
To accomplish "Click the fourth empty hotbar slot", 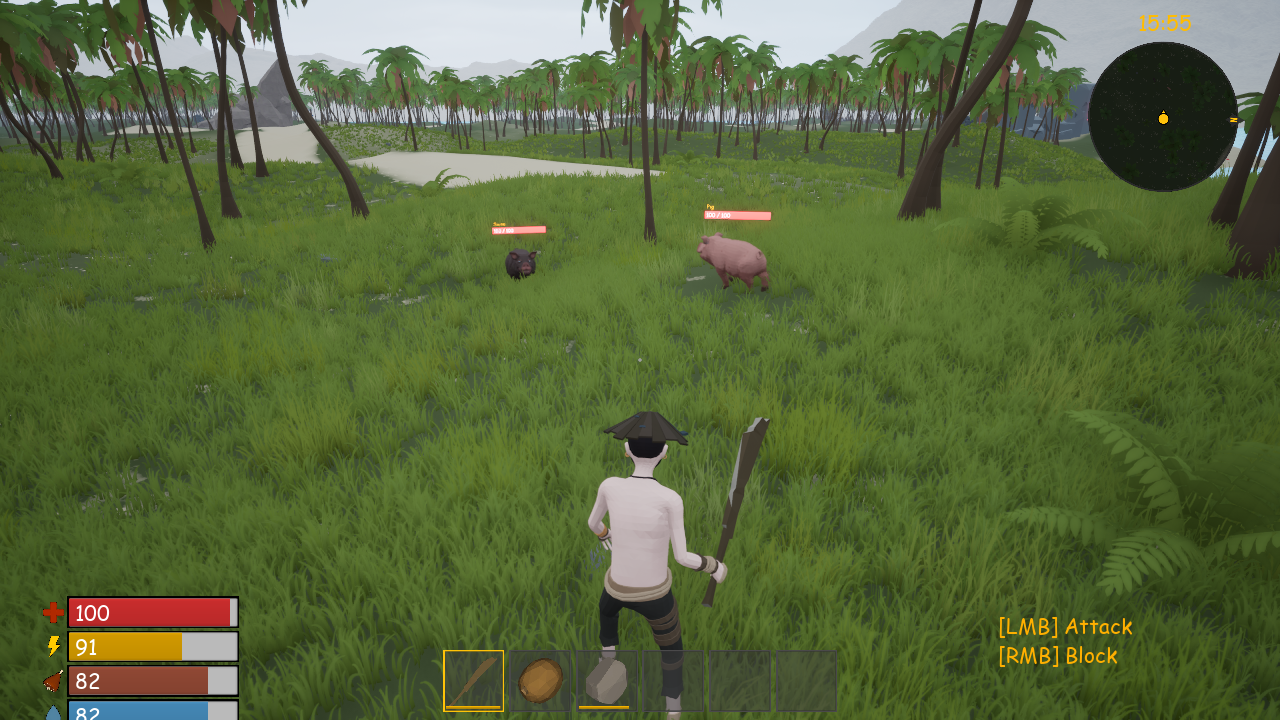I will click(671, 679).
